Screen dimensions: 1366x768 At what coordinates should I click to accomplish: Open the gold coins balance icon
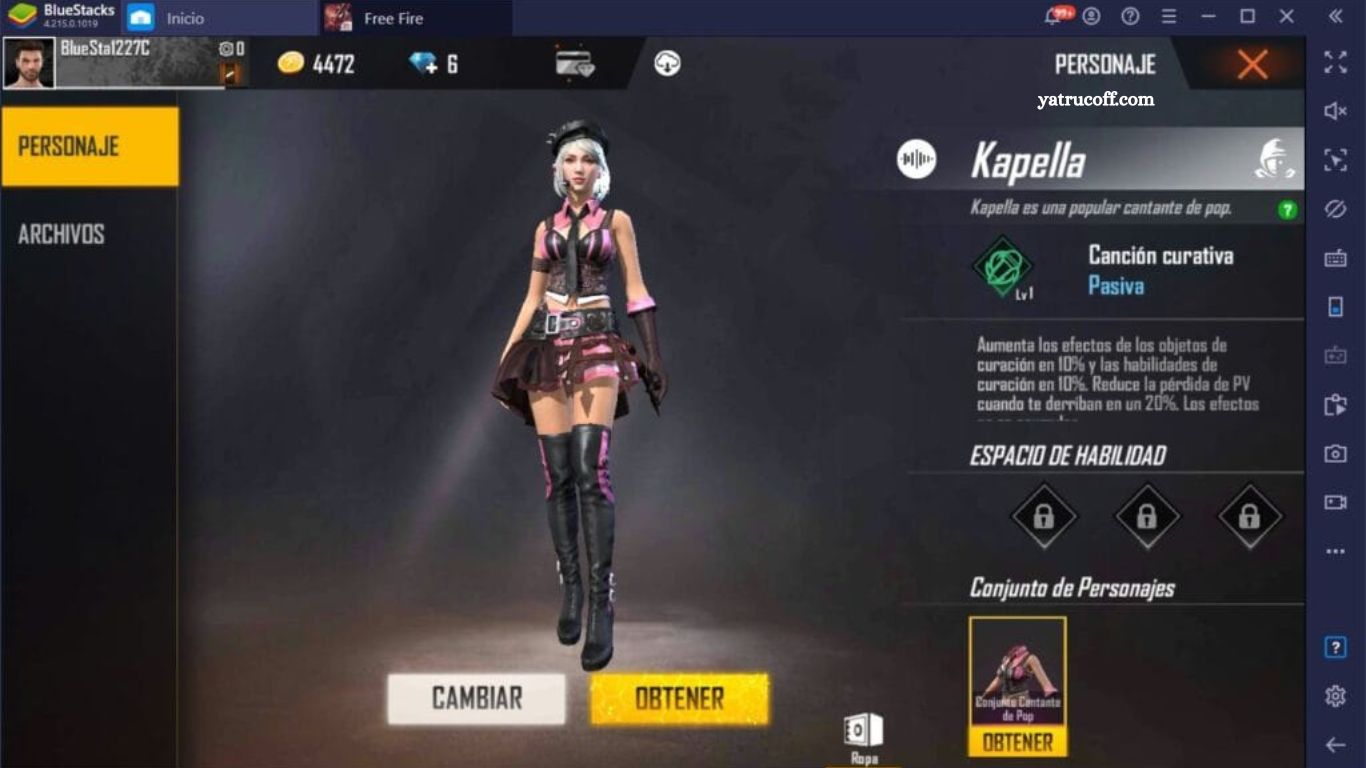pyautogui.click(x=290, y=63)
